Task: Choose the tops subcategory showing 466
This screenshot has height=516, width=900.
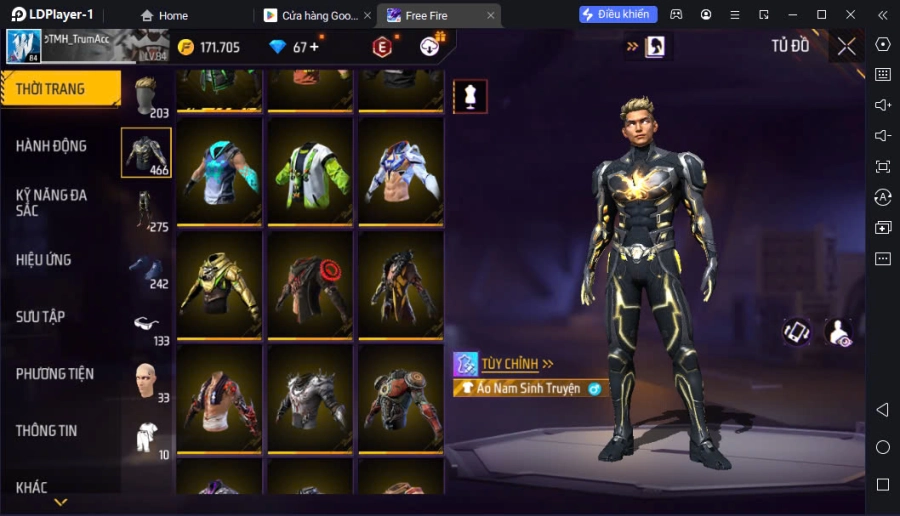Action: (146, 153)
